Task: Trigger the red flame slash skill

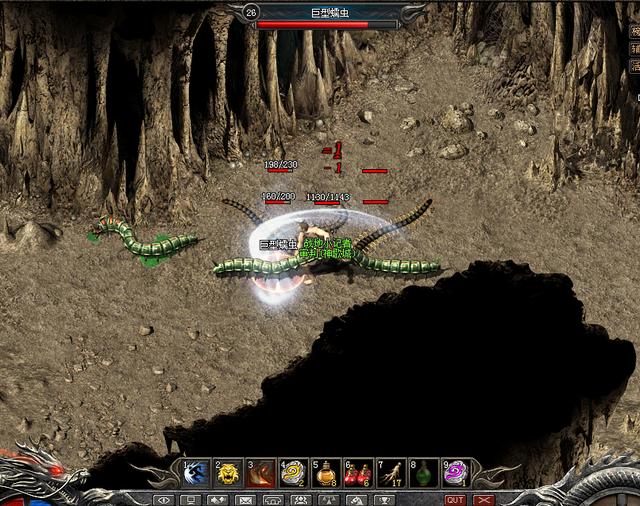Action: click(261, 473)
